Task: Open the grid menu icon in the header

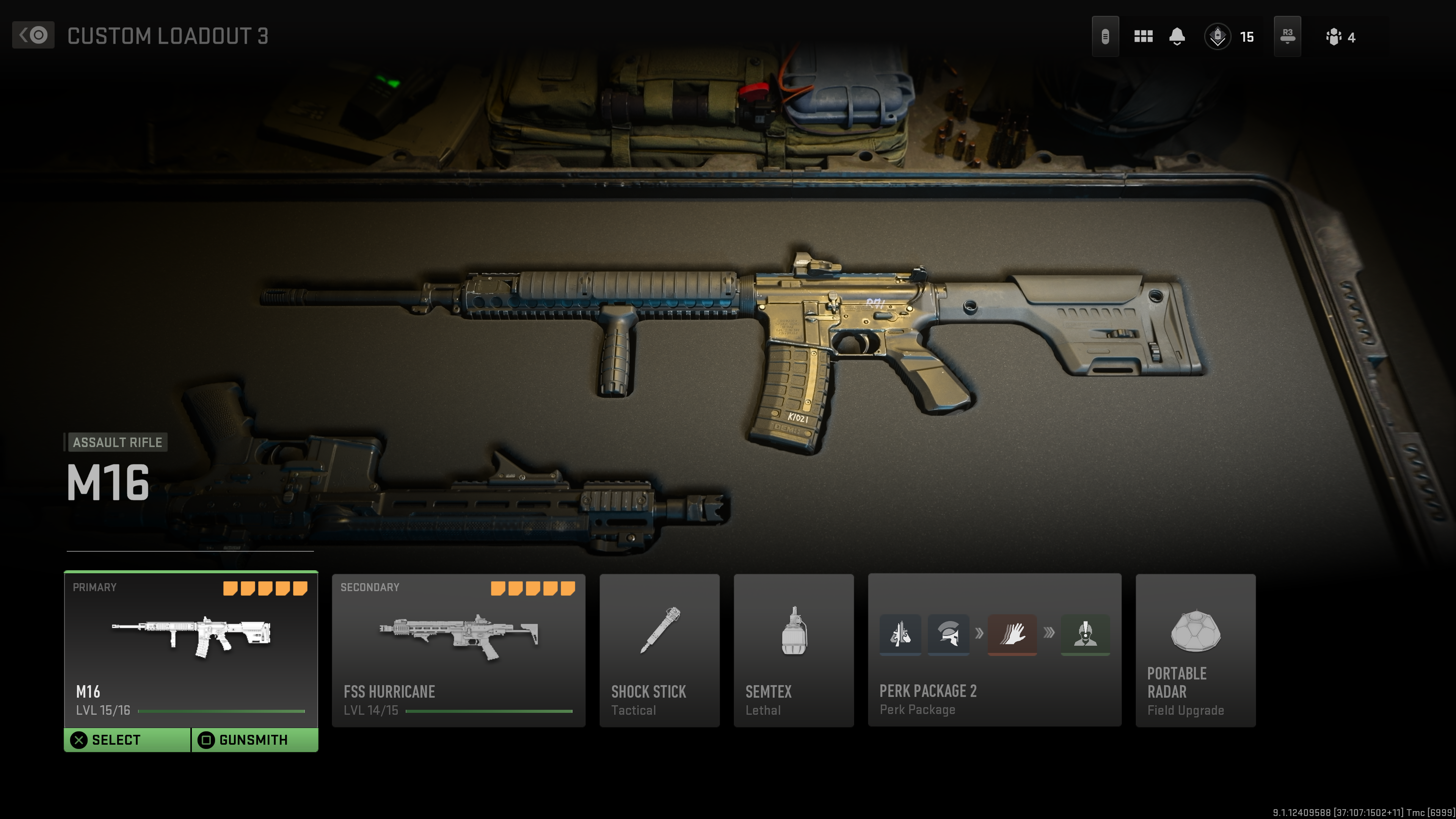Action: [x=1143, y=36]
